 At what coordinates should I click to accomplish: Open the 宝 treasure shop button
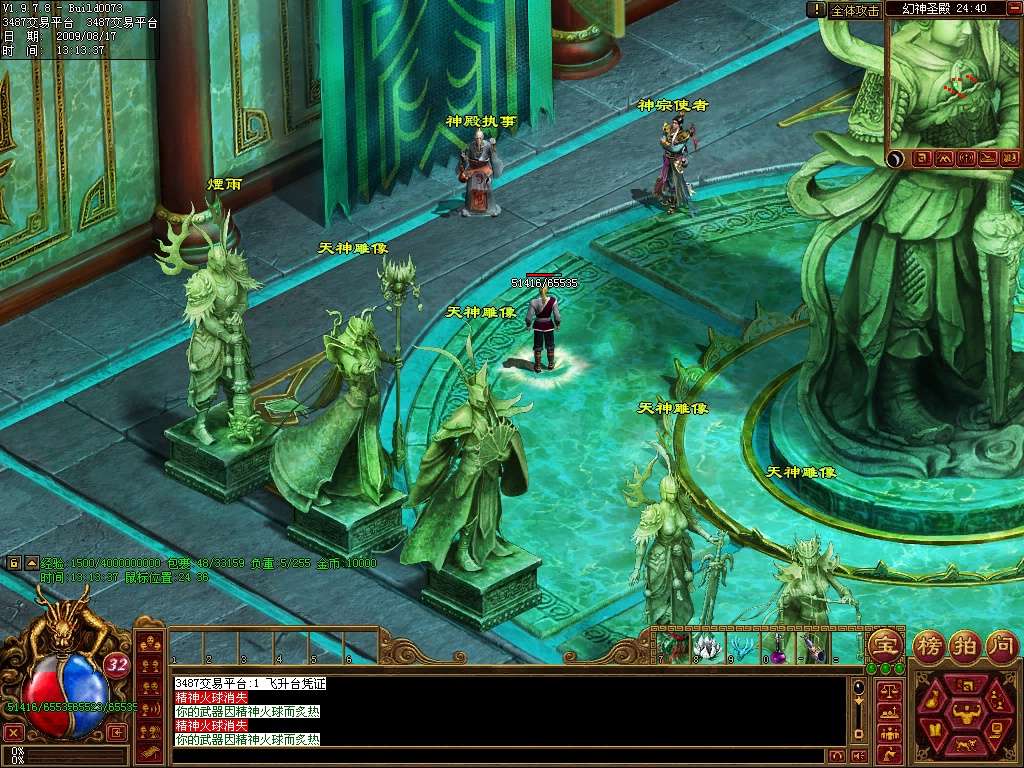pyautogui.click(x=885, y=645)
